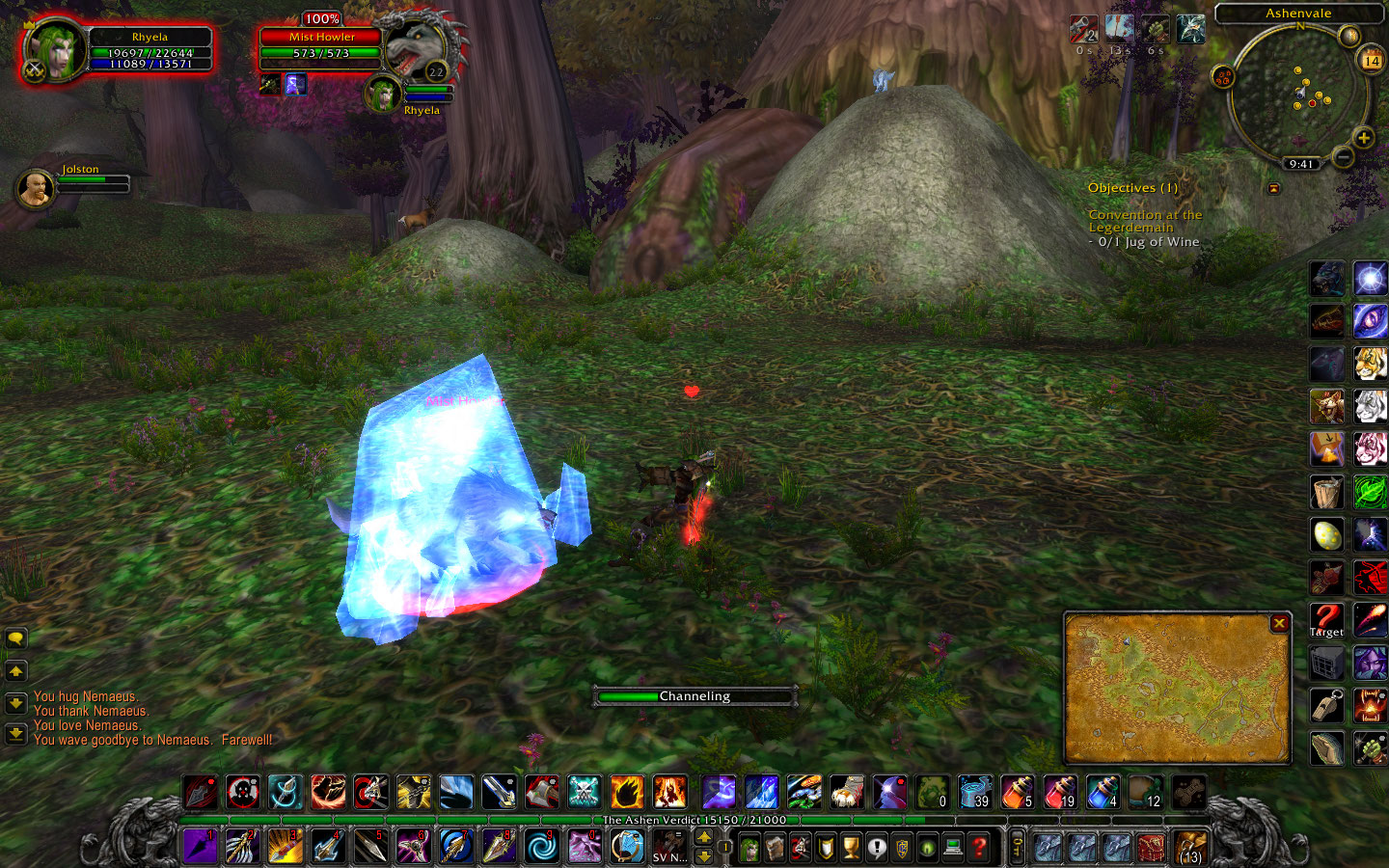Toggle the tracking button on minimap
This screenshot has width=1389, height=868.
pyautogui.click(x=1224, y=77)
